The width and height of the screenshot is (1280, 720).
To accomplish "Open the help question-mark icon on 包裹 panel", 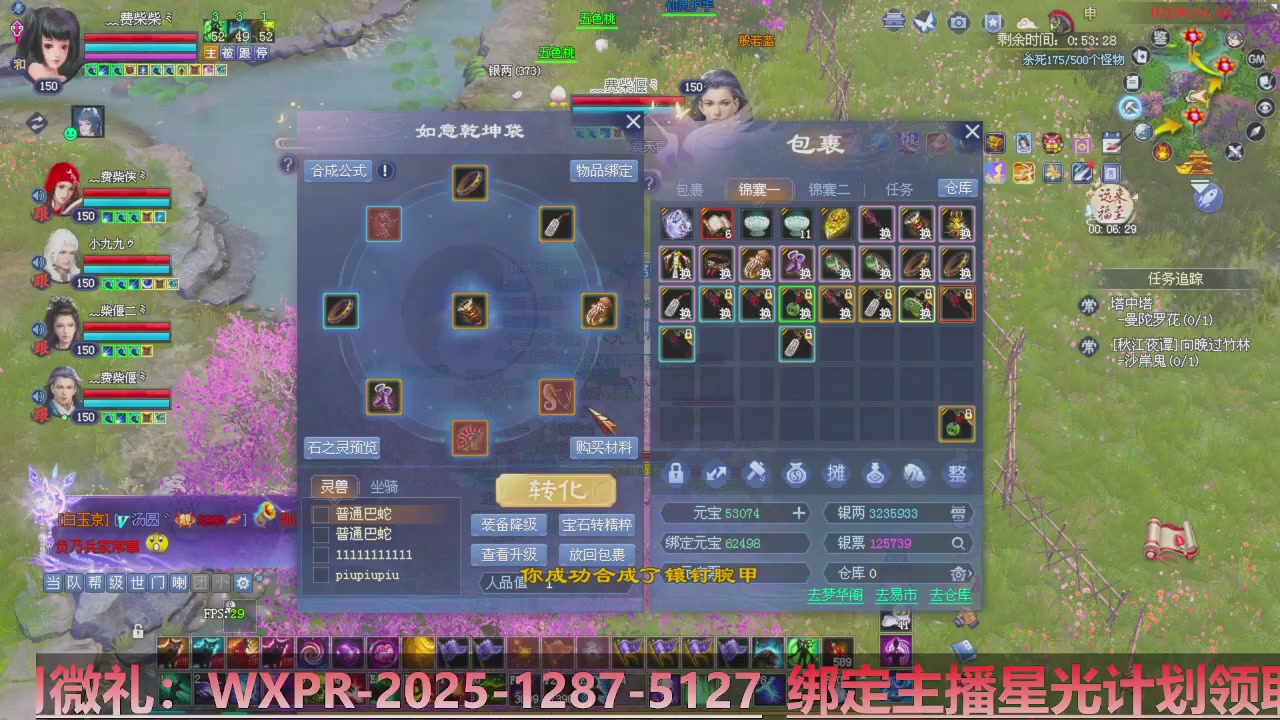I will tap(650, 184).
